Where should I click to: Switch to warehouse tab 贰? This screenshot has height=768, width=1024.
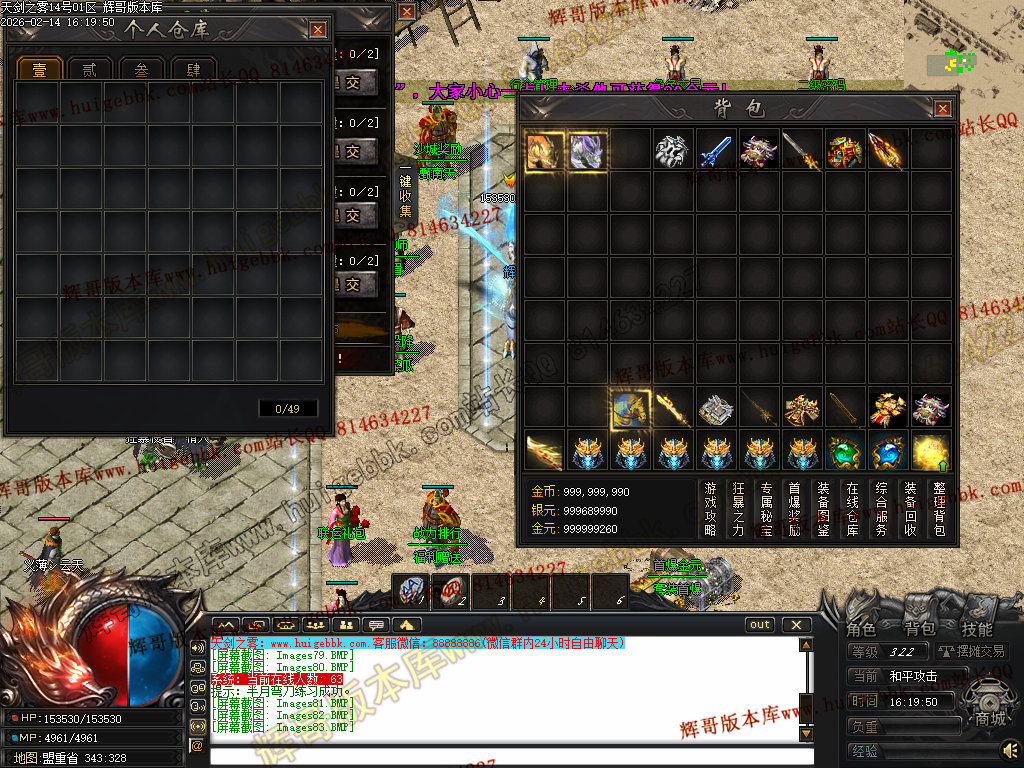pos(91,70)
